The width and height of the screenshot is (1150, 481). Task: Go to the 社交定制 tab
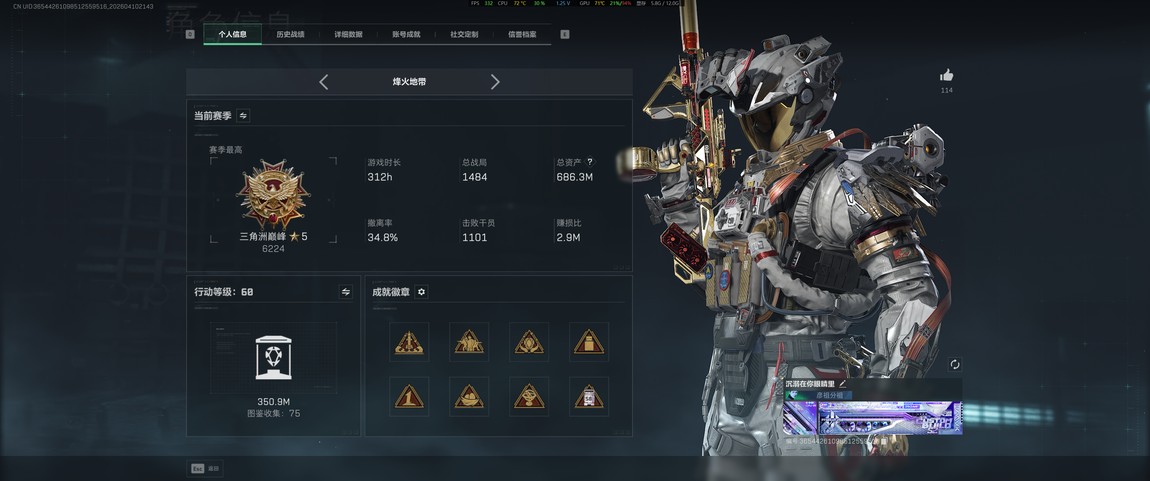(464, 34)
